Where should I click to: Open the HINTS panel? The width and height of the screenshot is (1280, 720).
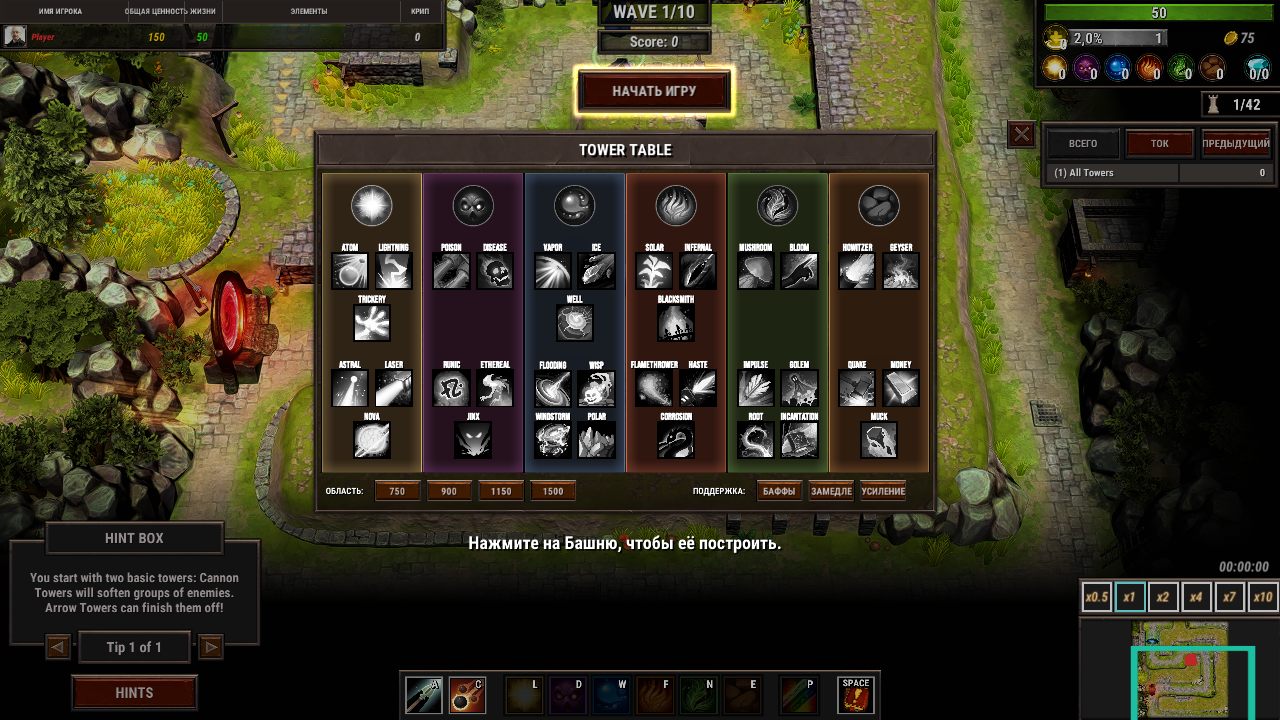[134, 692]
